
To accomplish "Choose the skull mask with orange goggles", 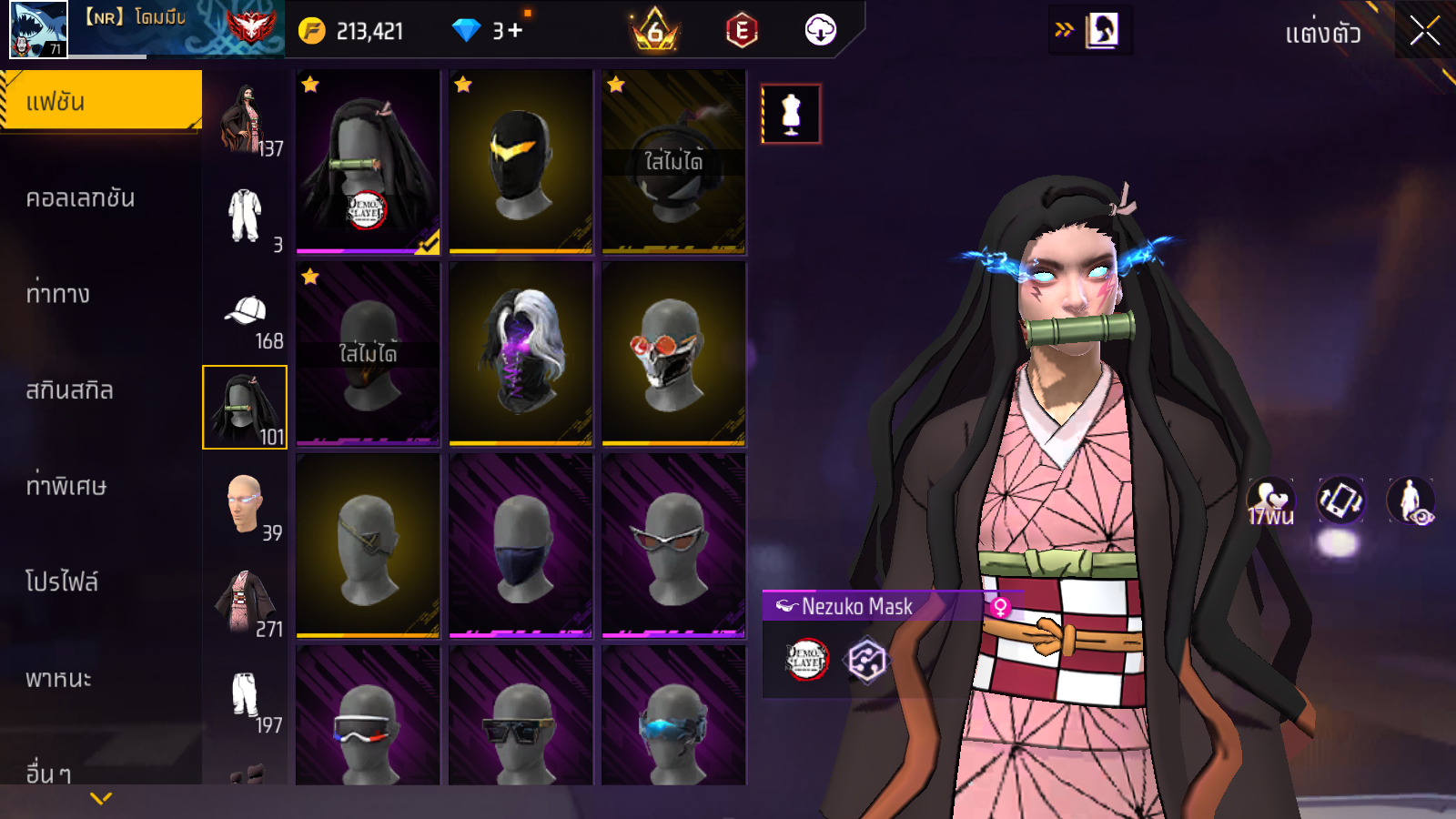I will pyautogui.click(x=673, y=354).
